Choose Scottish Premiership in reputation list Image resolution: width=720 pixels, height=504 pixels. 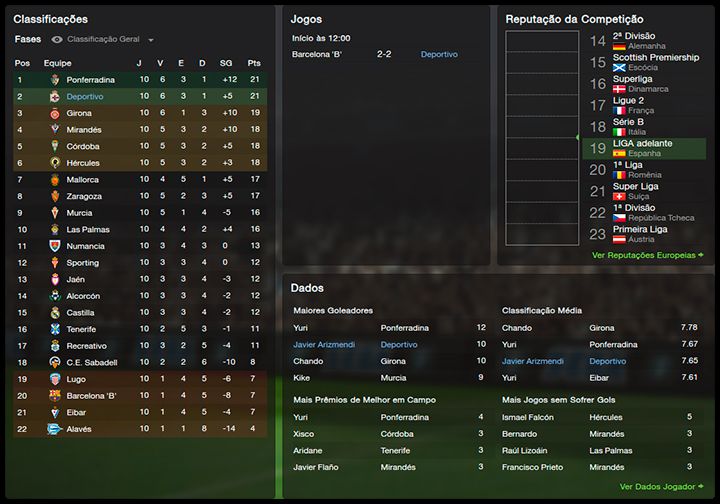coord(655,58)
